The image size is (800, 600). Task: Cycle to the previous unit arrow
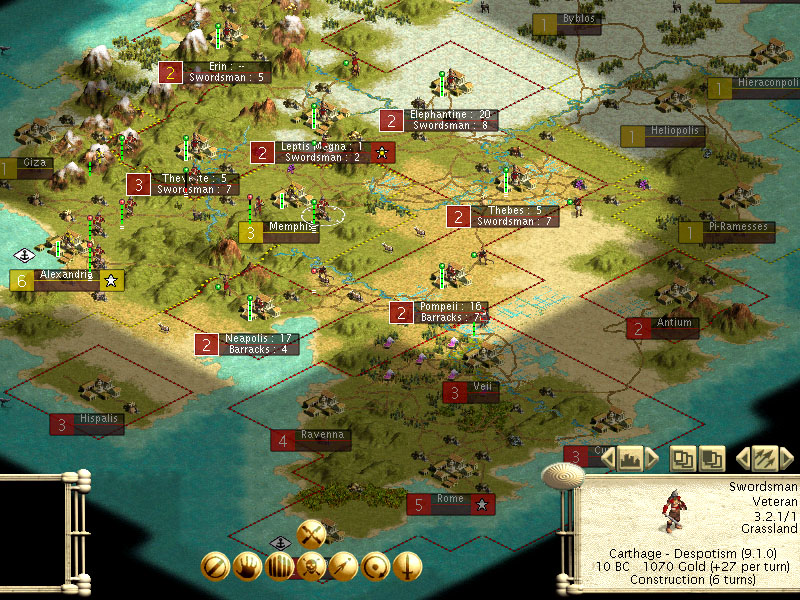point(742,458)
